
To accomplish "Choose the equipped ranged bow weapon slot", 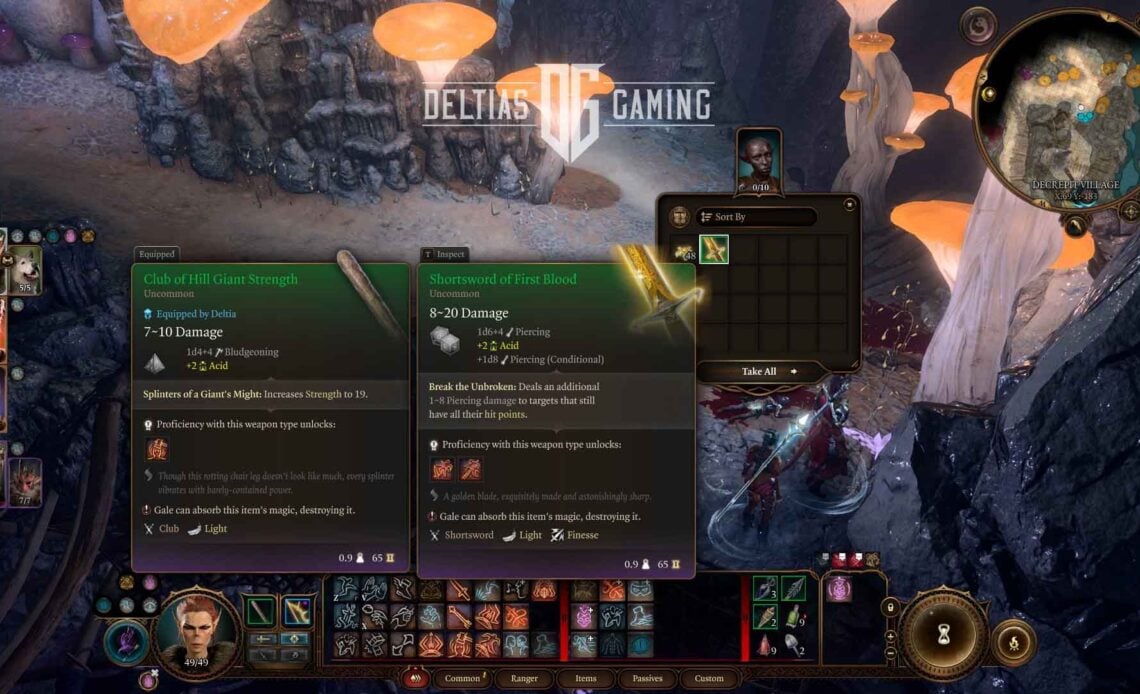I will pyautogui.click(x=296, y=611).
